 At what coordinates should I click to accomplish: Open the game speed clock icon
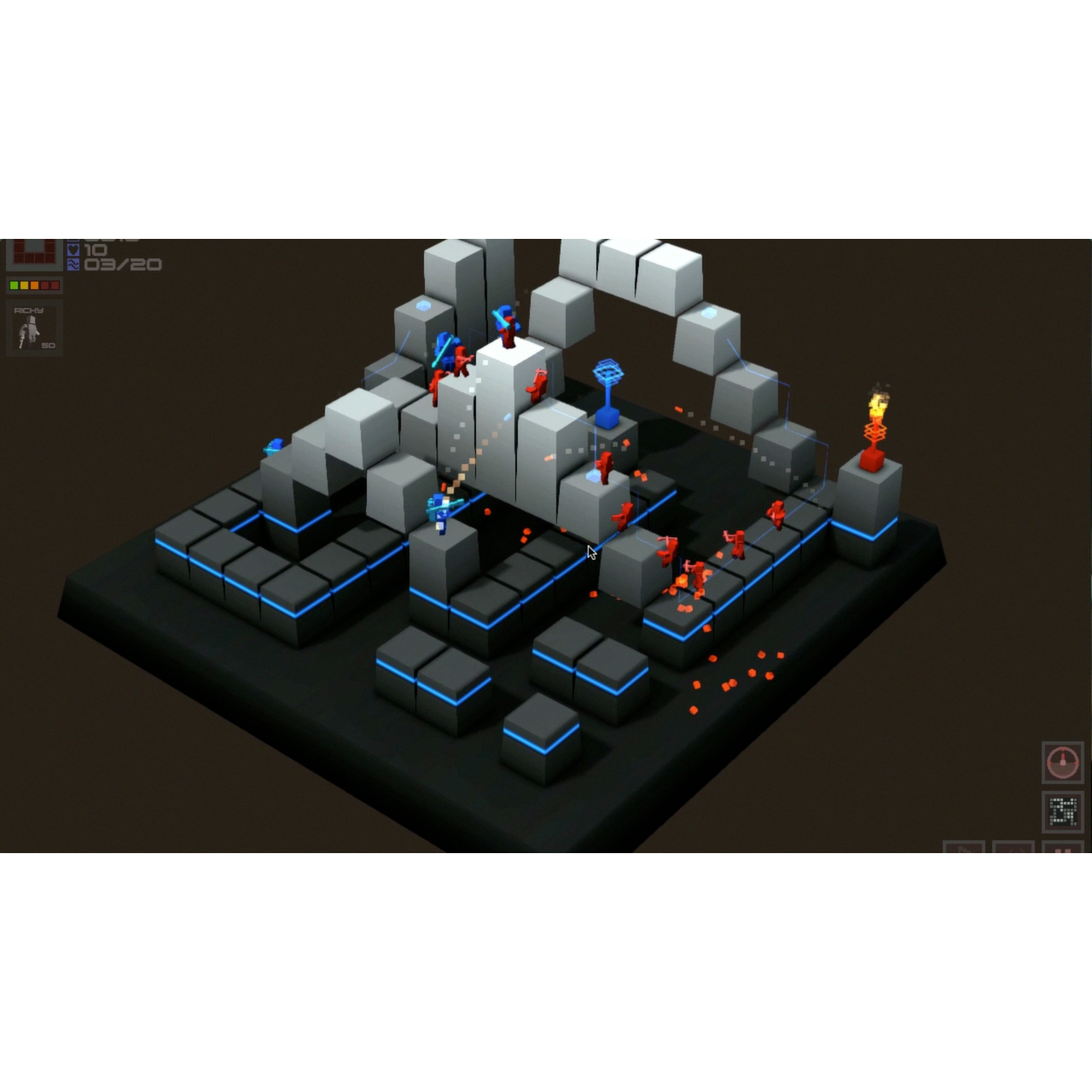tap(1062, 762)
